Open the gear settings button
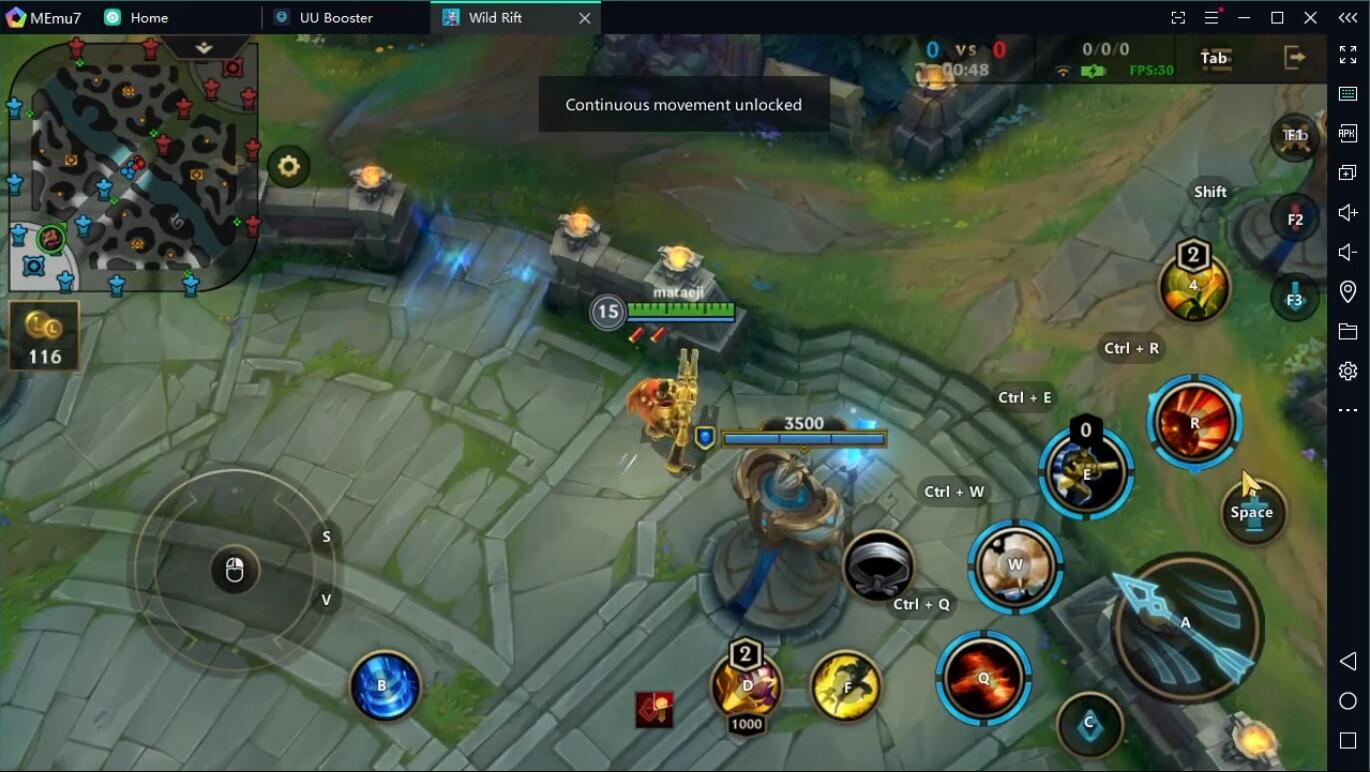 [x=289, y=166]
